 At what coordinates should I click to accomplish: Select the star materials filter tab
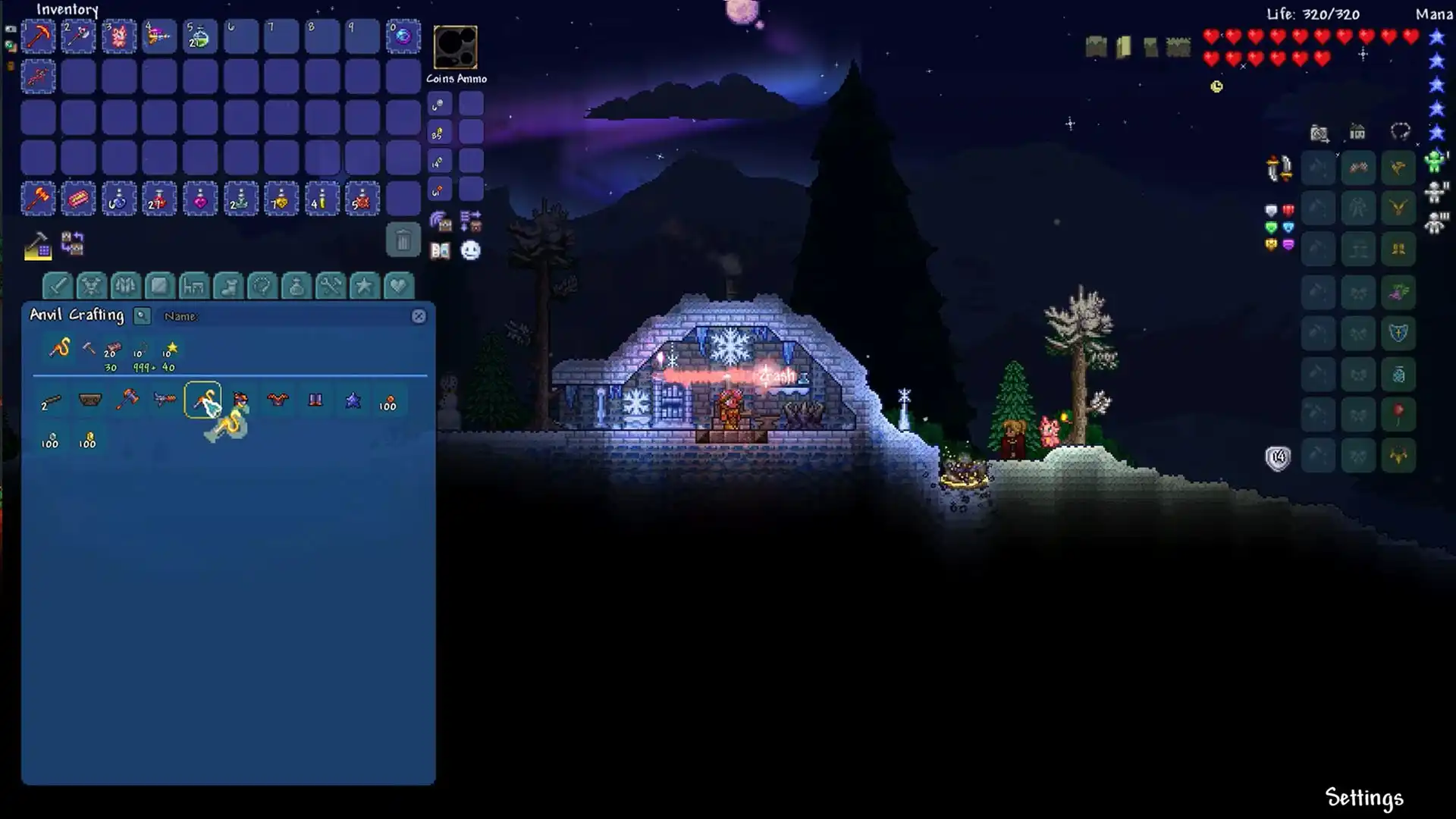pos(365,287)
